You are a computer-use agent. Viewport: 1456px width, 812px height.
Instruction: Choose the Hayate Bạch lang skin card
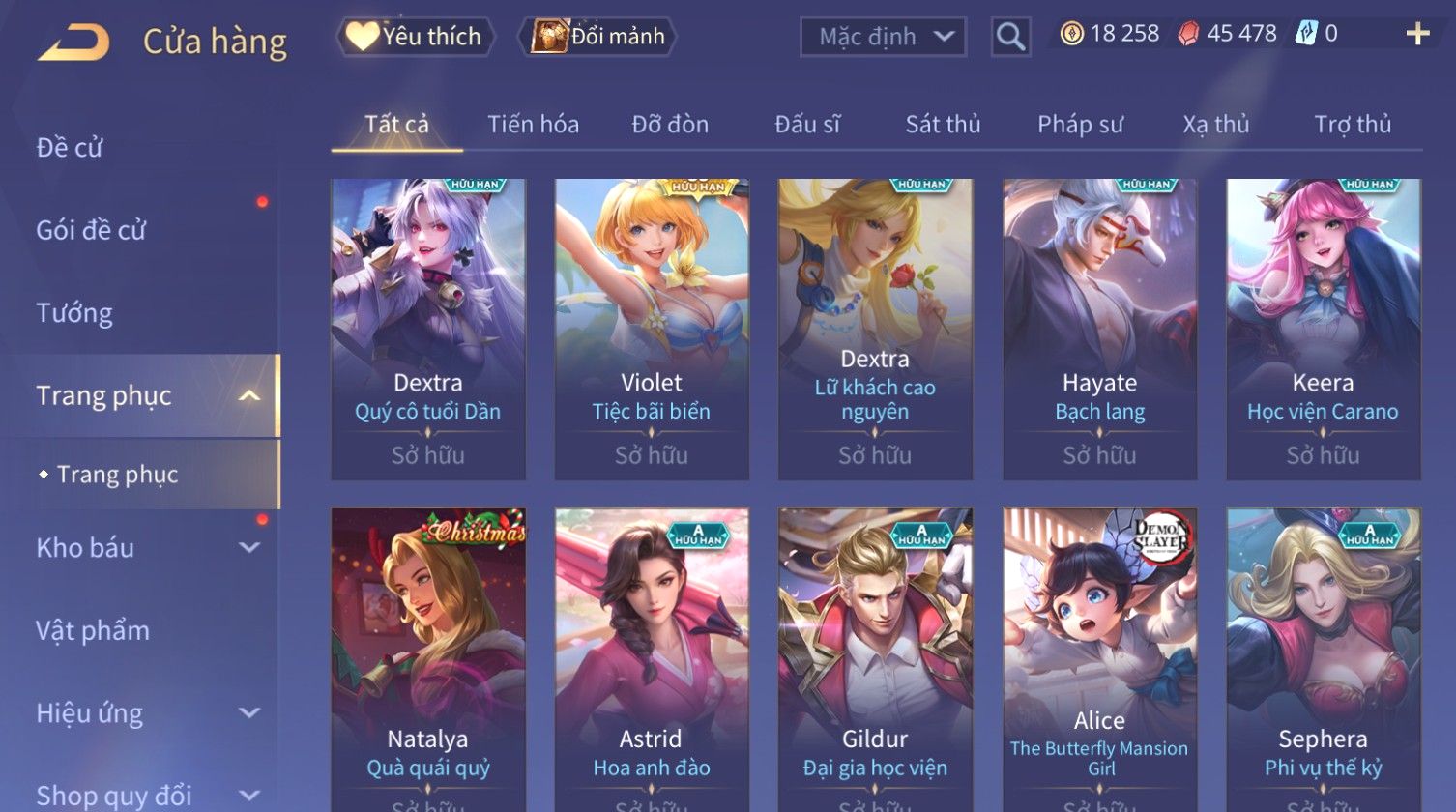(x=1099, y=329)
